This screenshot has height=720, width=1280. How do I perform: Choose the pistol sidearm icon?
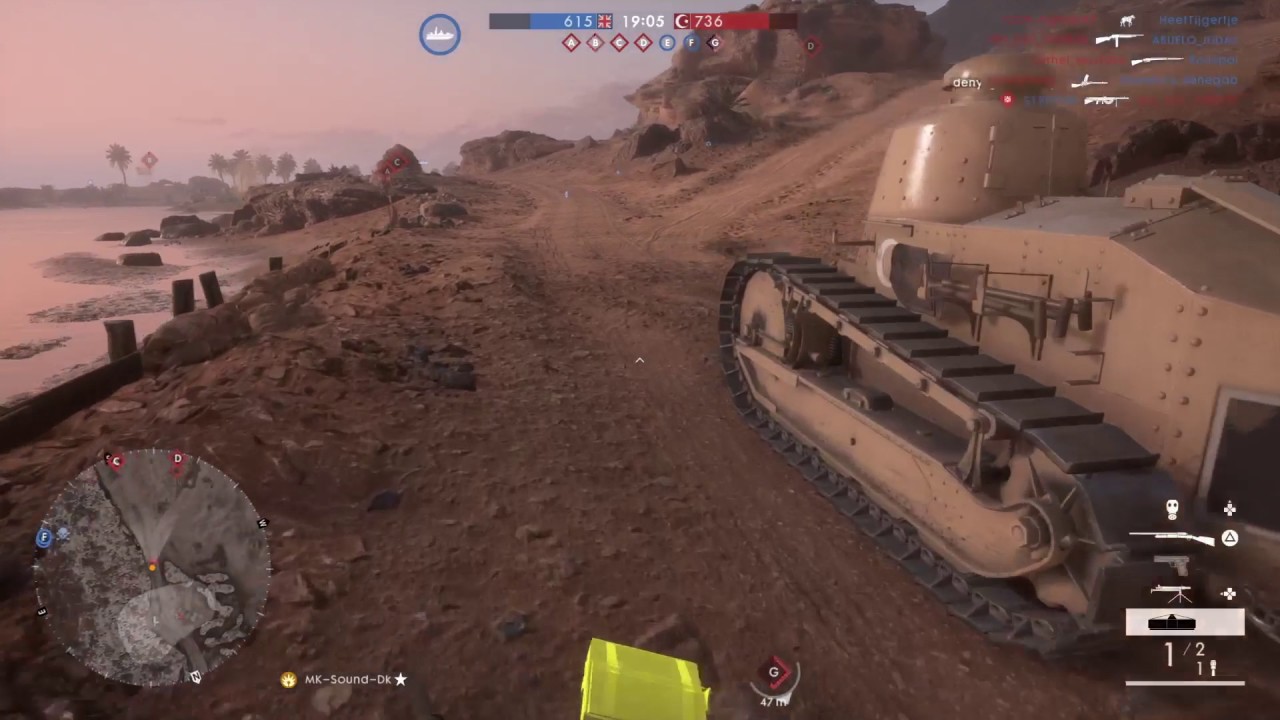click(1172, 565)
